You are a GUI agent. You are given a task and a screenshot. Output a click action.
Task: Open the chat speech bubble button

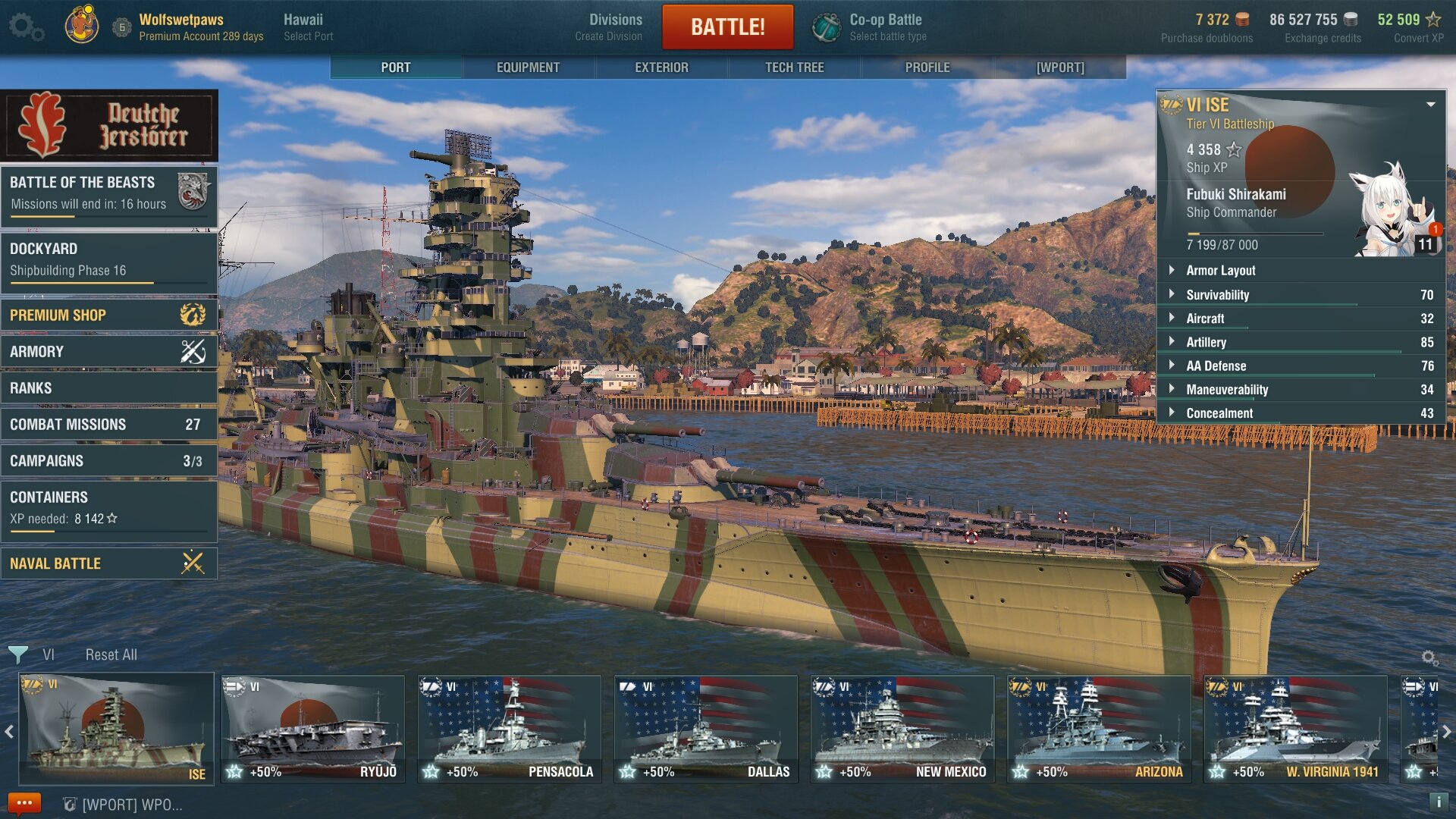pyautogui.click(x=24, y=803)
